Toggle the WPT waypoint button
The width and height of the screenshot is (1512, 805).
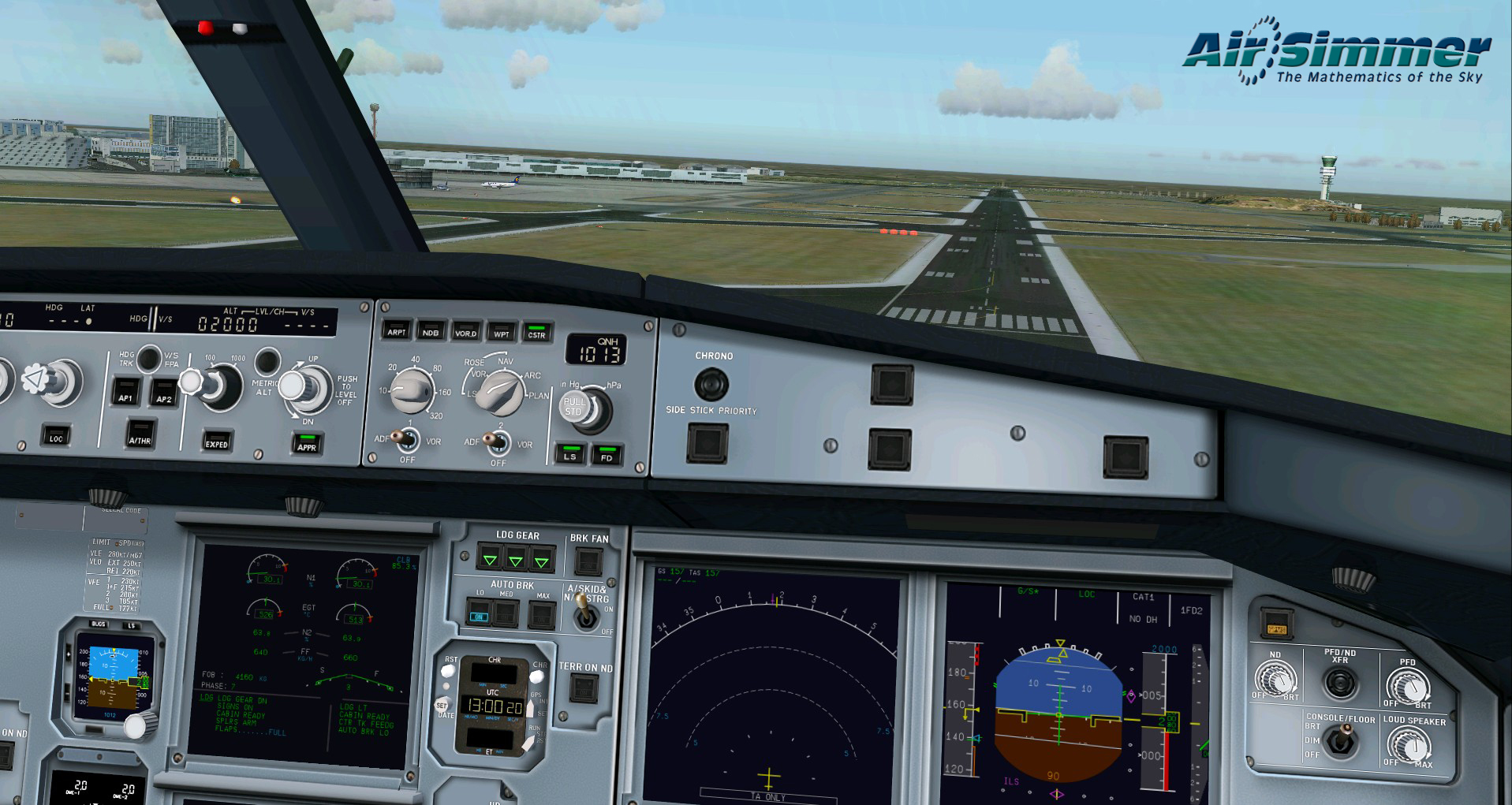point(502,333)
